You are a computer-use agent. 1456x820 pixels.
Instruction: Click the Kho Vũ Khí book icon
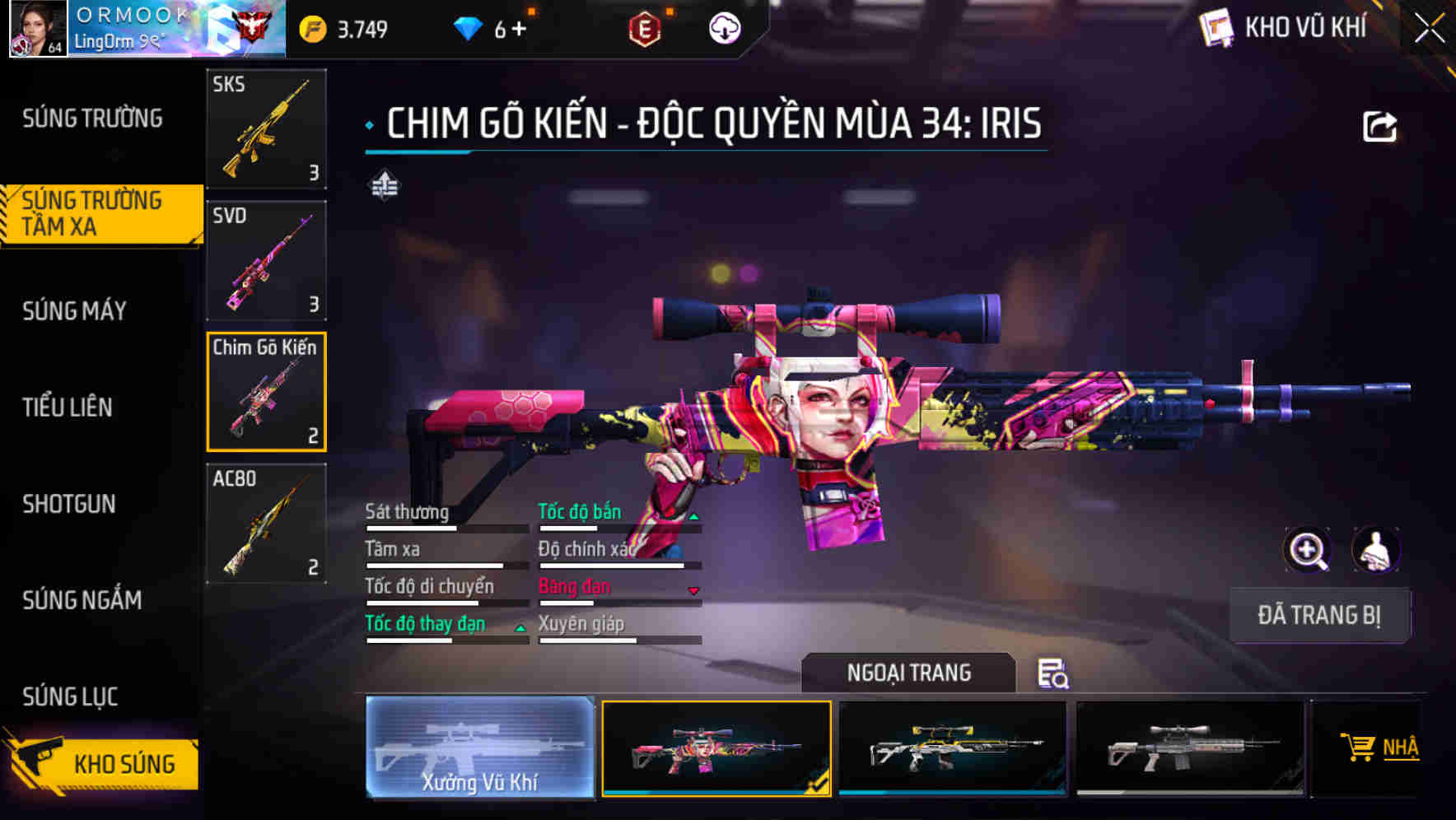1215,26
